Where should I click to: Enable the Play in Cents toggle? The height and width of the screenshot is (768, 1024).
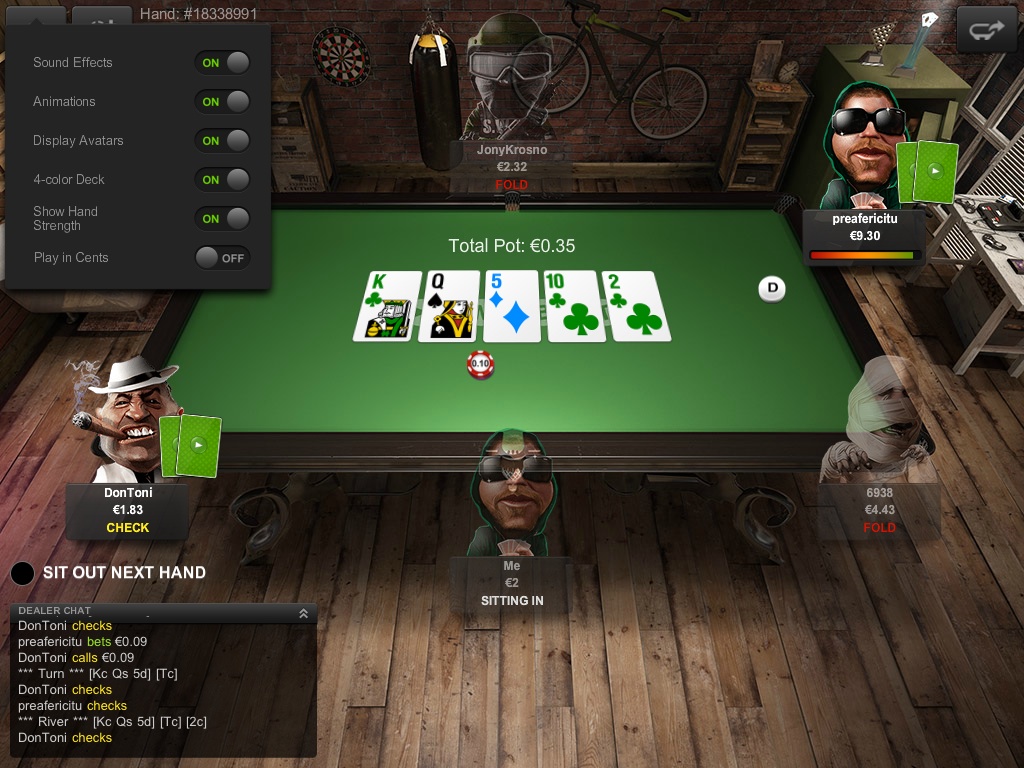pyautogui.click(x=222, y=258)
